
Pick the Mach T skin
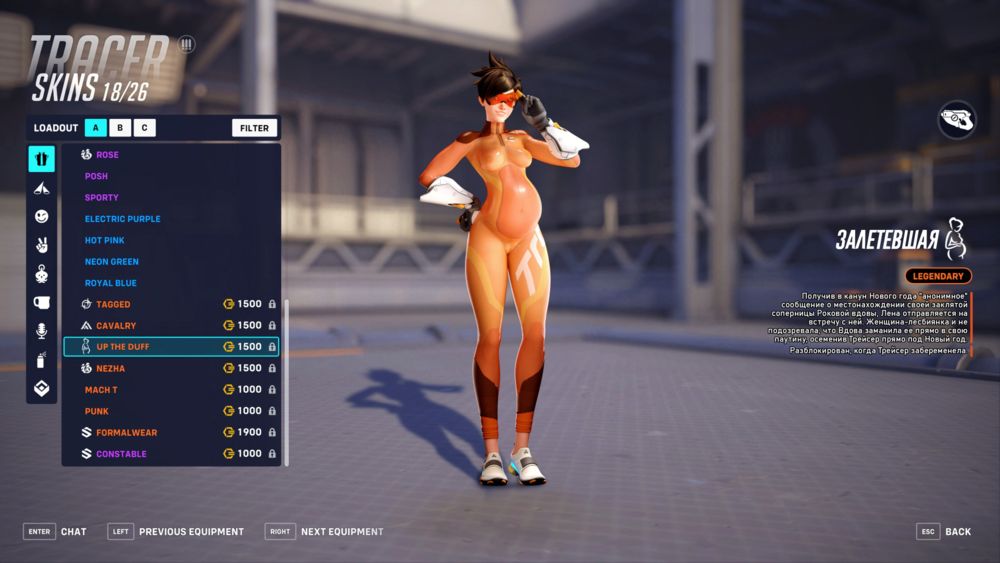pyautogui.click(x=101, y=390)
